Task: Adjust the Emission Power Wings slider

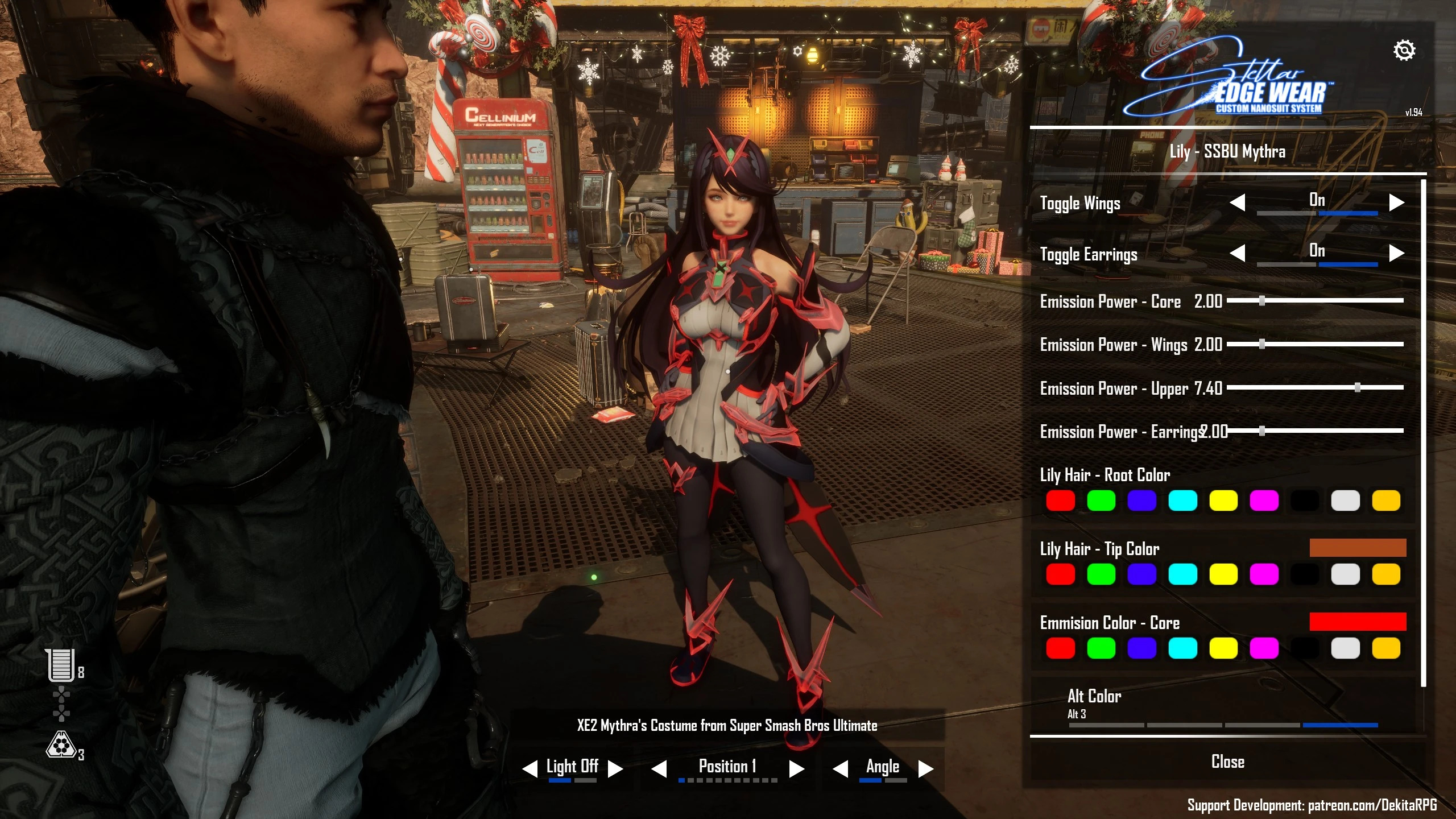Action: tap(1261, 344)
